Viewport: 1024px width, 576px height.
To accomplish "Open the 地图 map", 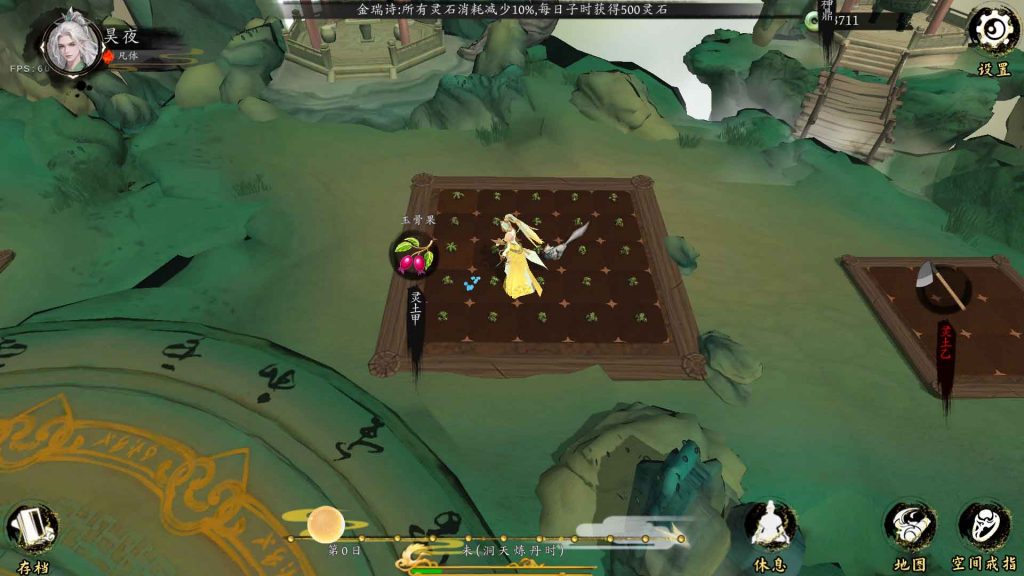I will pos(910,527).
